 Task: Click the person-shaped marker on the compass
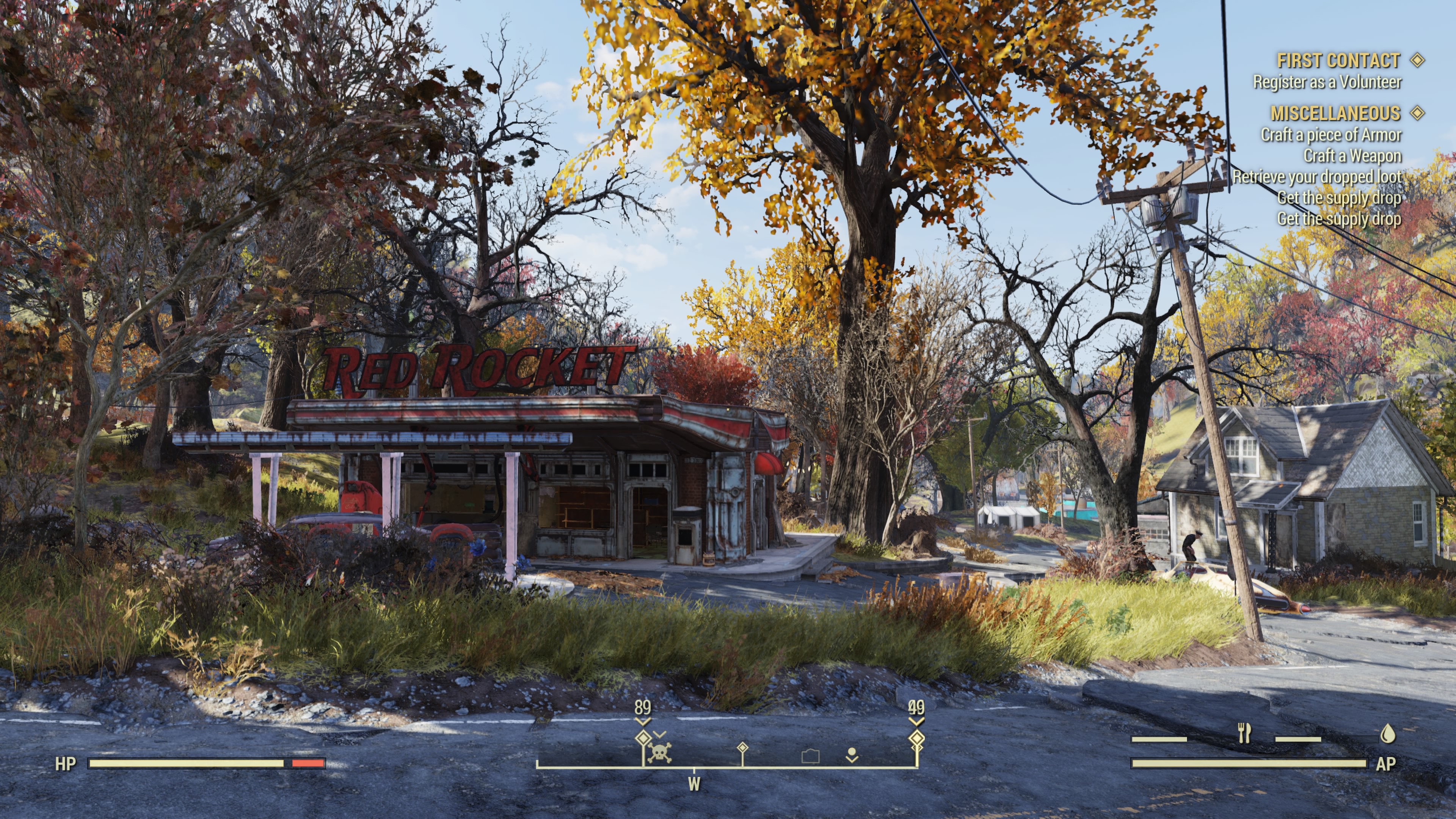852,755
